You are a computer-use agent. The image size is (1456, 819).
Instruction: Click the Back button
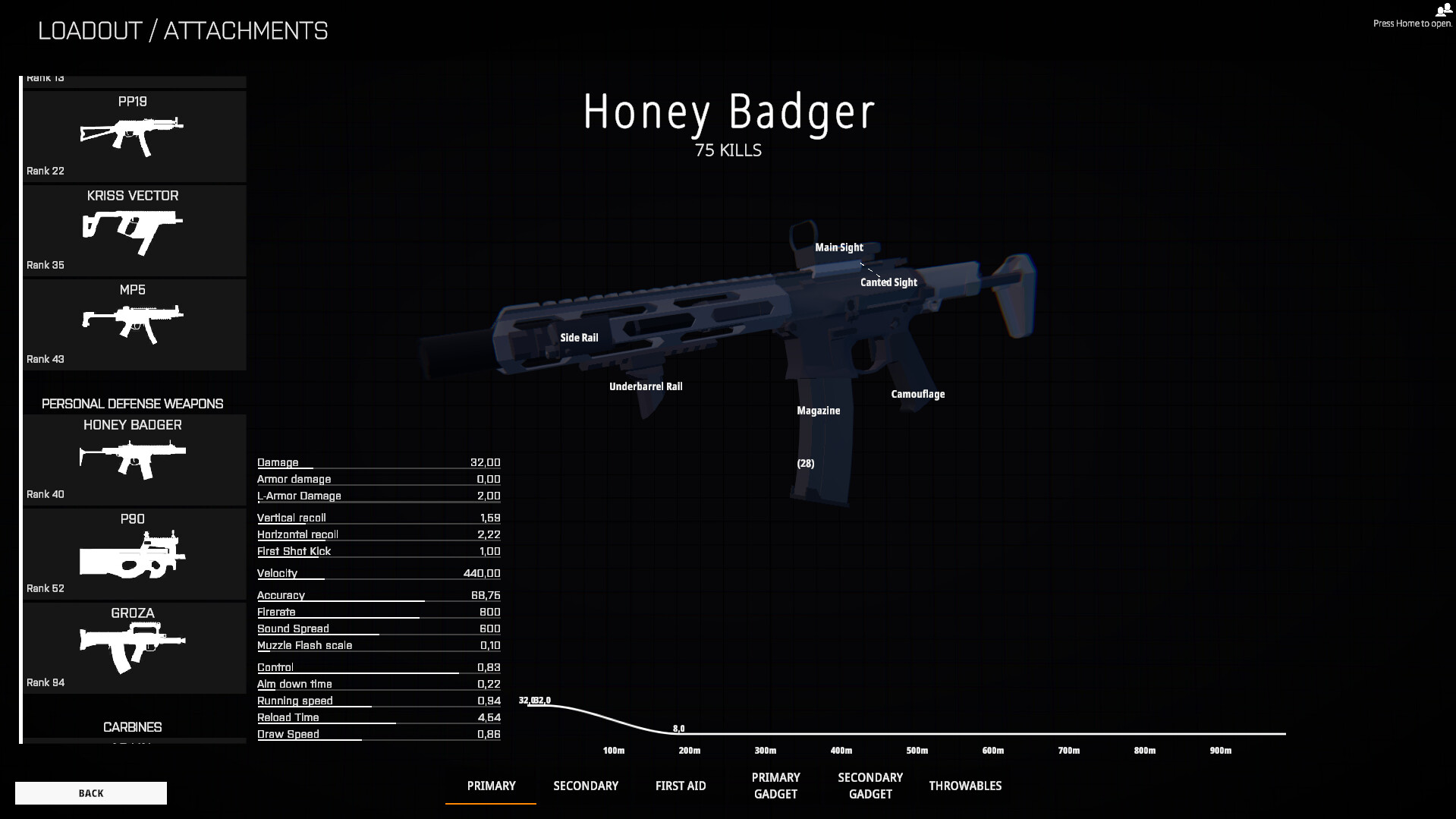point(90,792)
